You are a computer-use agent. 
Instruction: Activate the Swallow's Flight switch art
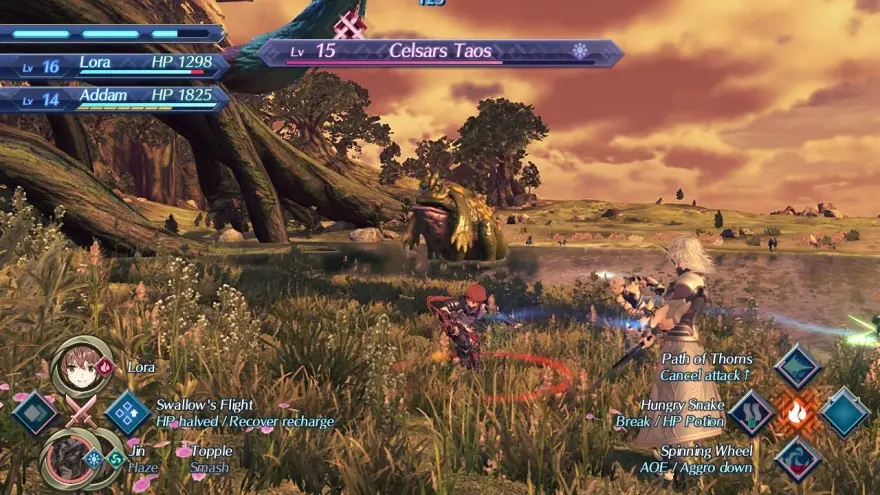point(127,412)
